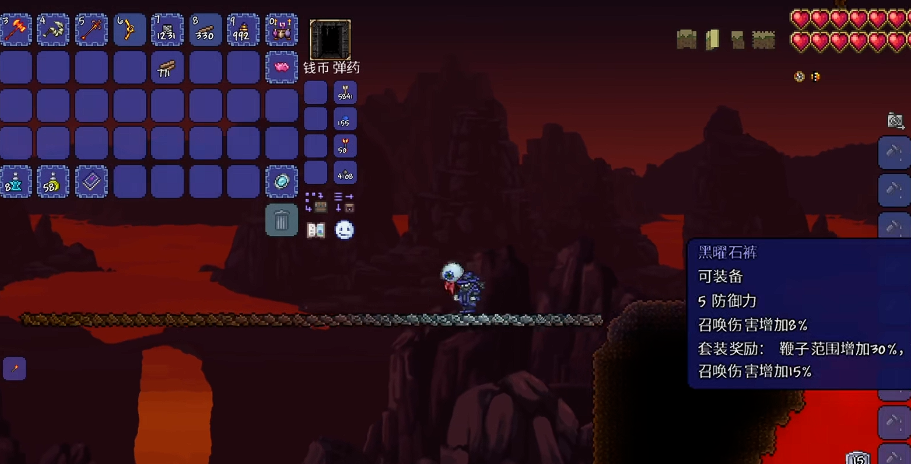Screen dimensions: 911x464
Task: Select the block stack of 1231
Action: (167, 30)
